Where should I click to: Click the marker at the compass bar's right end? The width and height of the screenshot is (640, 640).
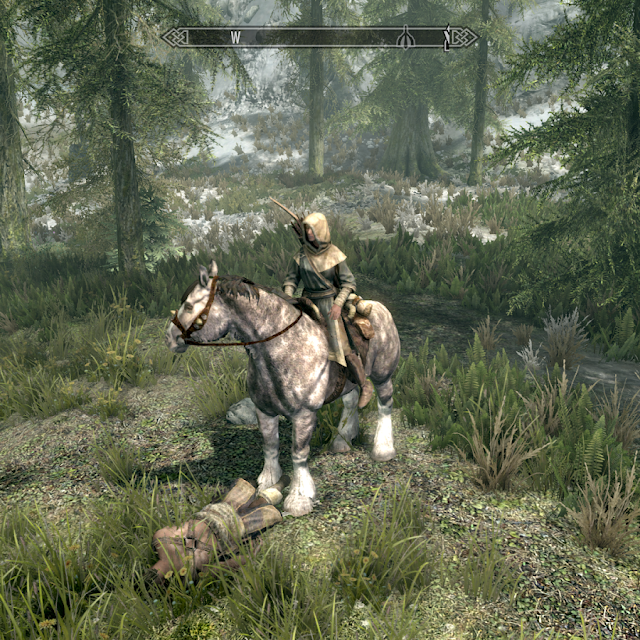coord(447,38)
